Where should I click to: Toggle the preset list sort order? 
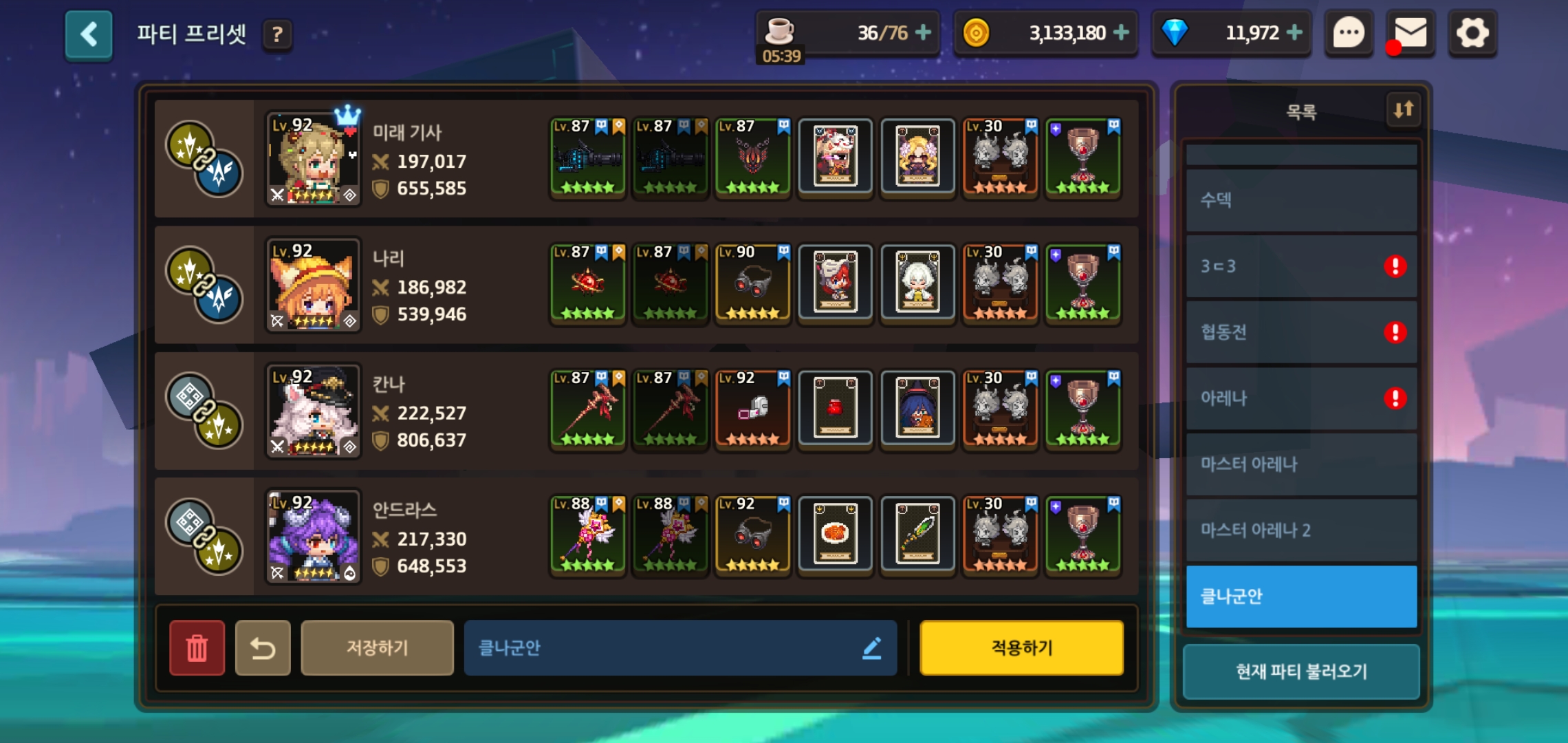pos(1403,109)
